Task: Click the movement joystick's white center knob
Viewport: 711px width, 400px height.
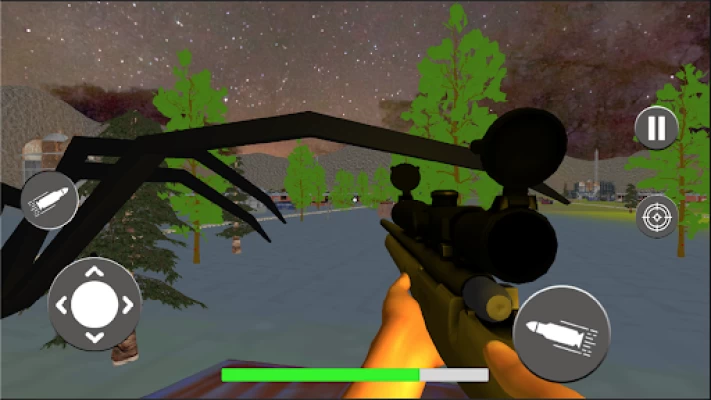Action: (x=94, y=303)
